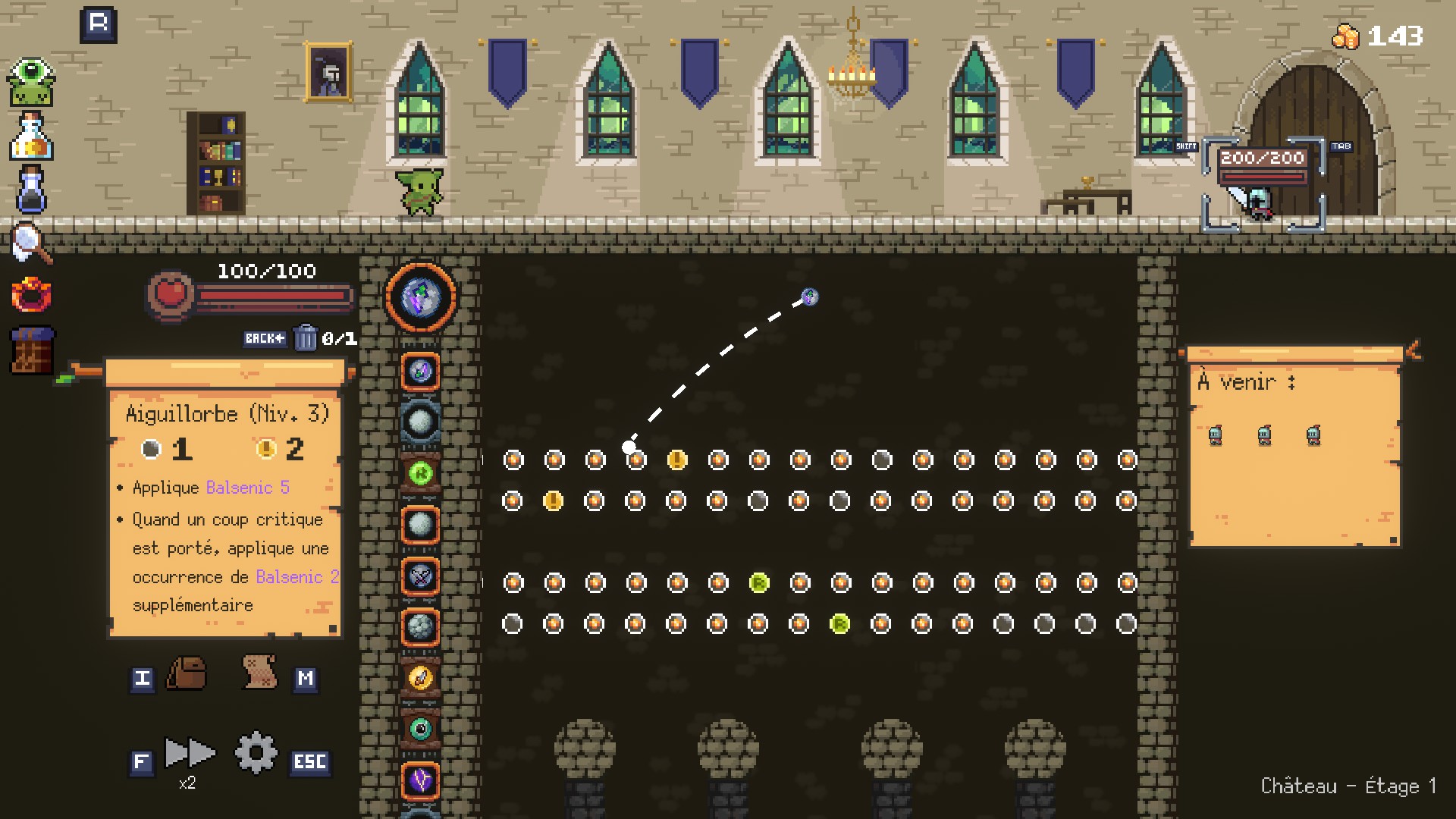Image resolution: width=1456 pixels, height=819 pixels.
Task: Click the trash can to discard orb
Action: [x=305, y=337]
